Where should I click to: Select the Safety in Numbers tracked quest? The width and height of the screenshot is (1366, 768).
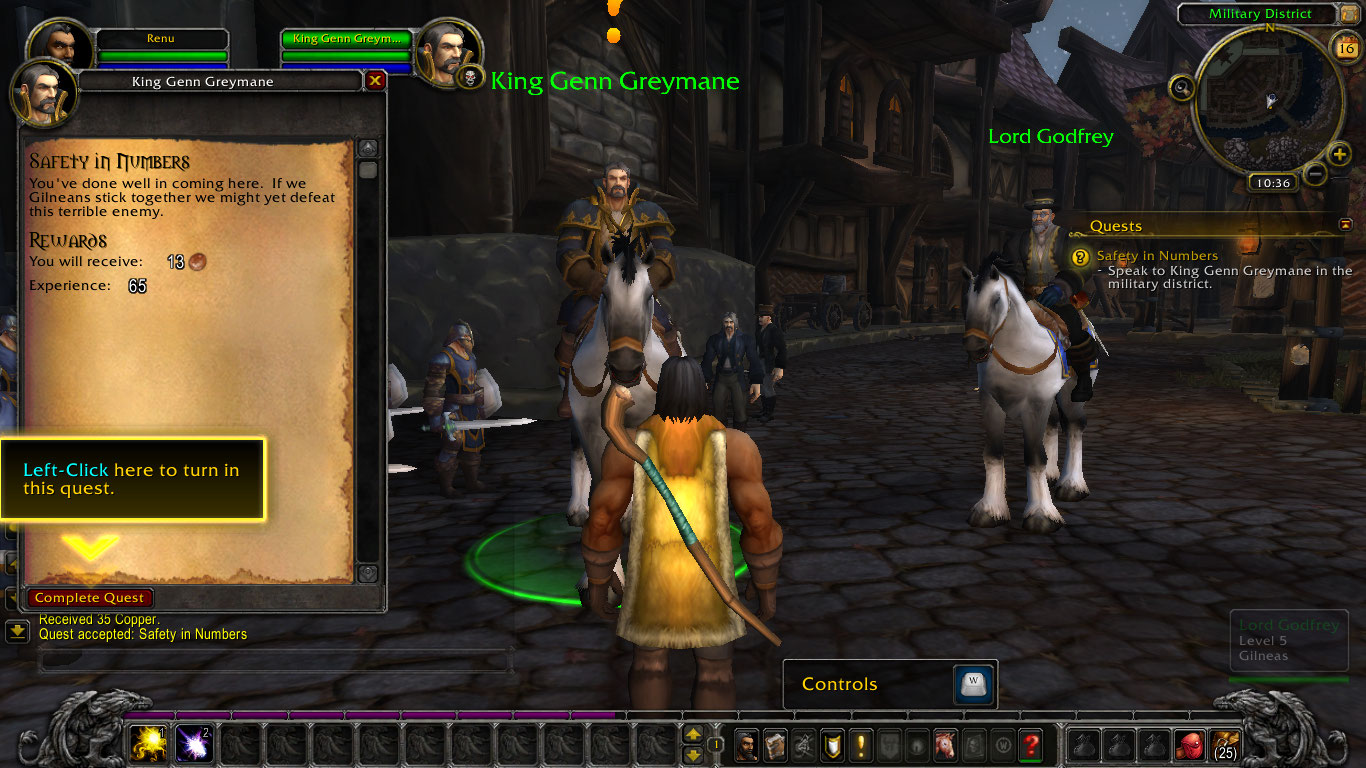pyautogui.click(x=1157, y=256)
